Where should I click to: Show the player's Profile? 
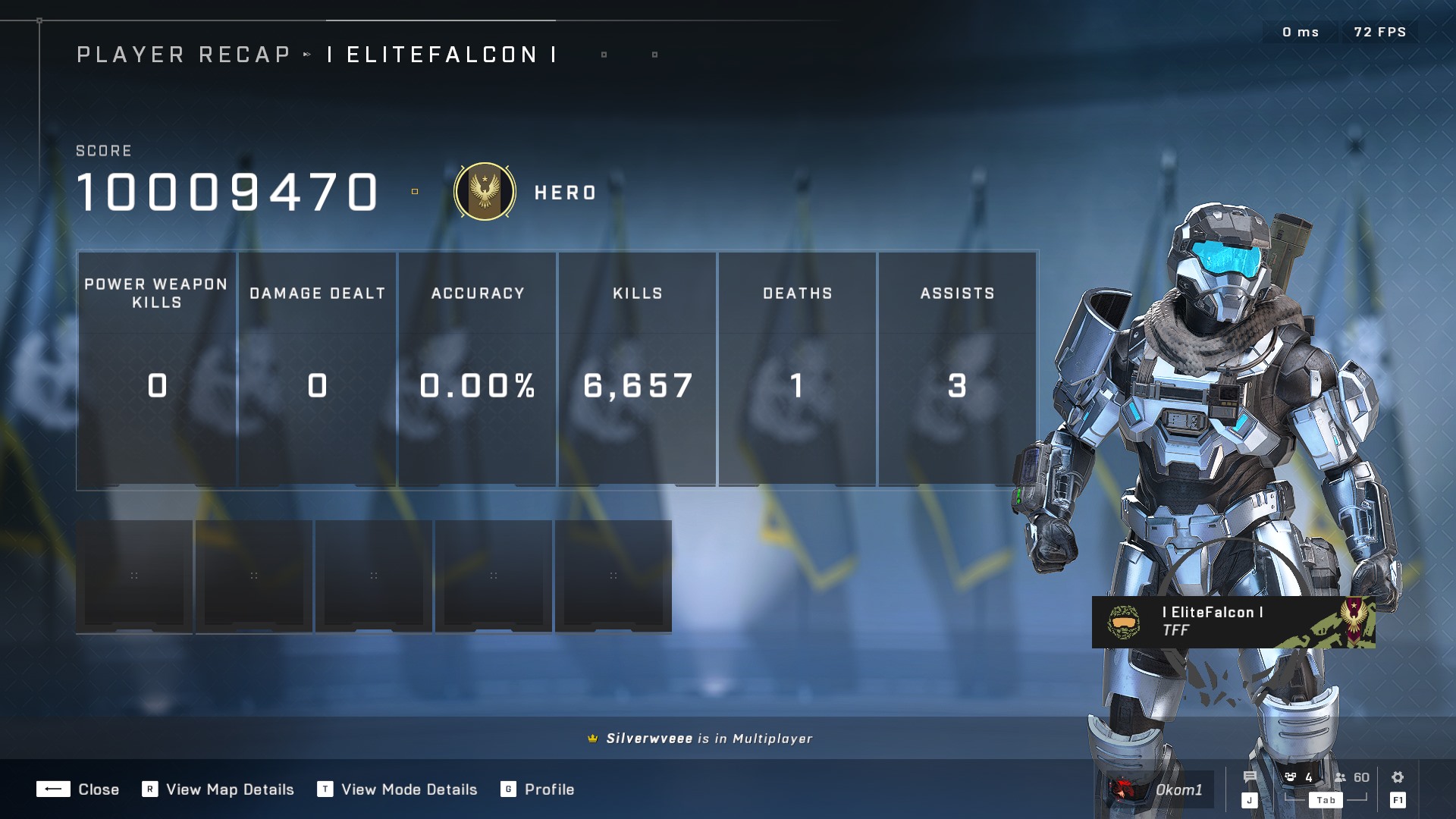click(x=538, y=789)
